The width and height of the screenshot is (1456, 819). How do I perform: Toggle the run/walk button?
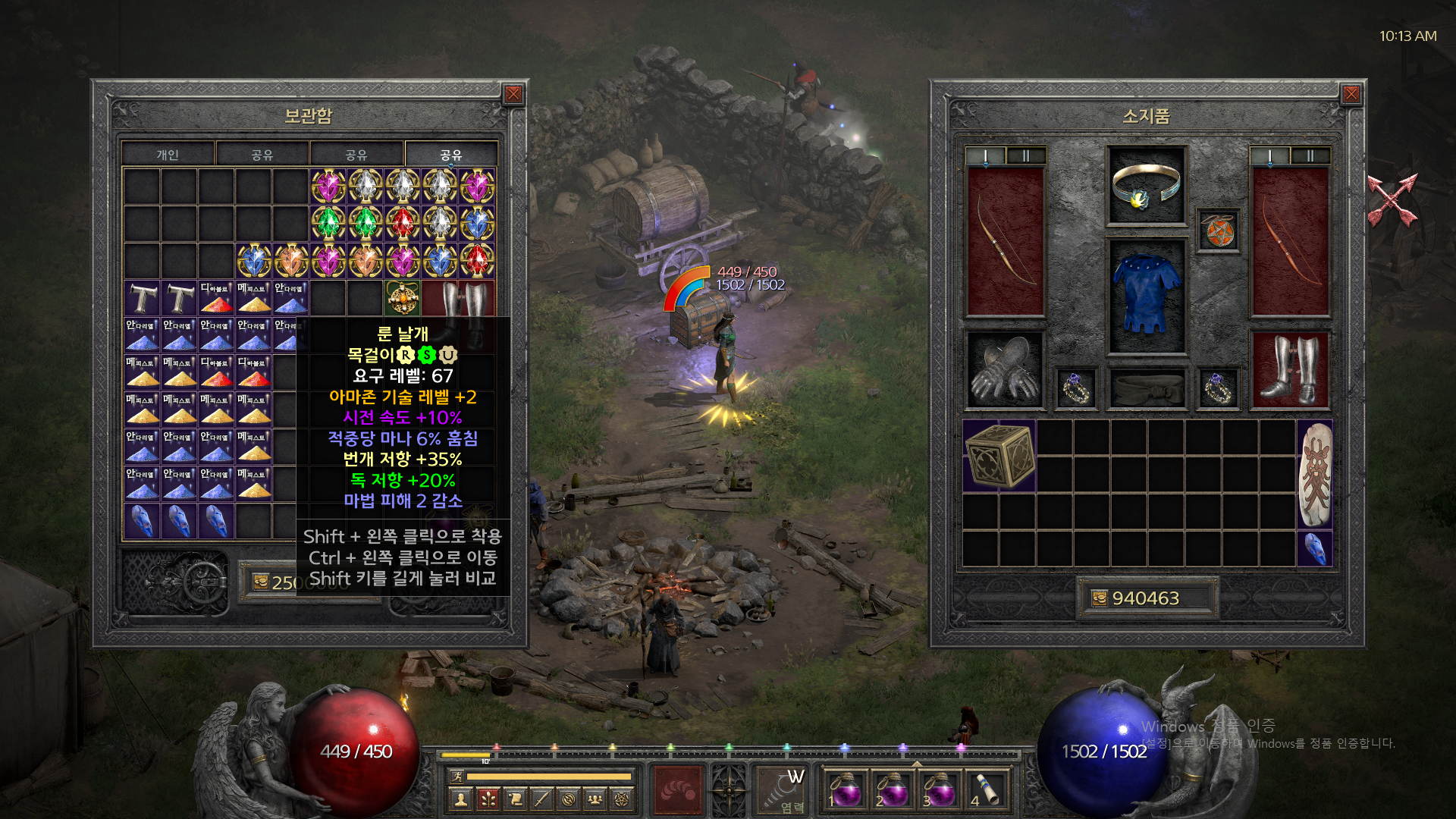pyautogui.click(x=457, y=776)
